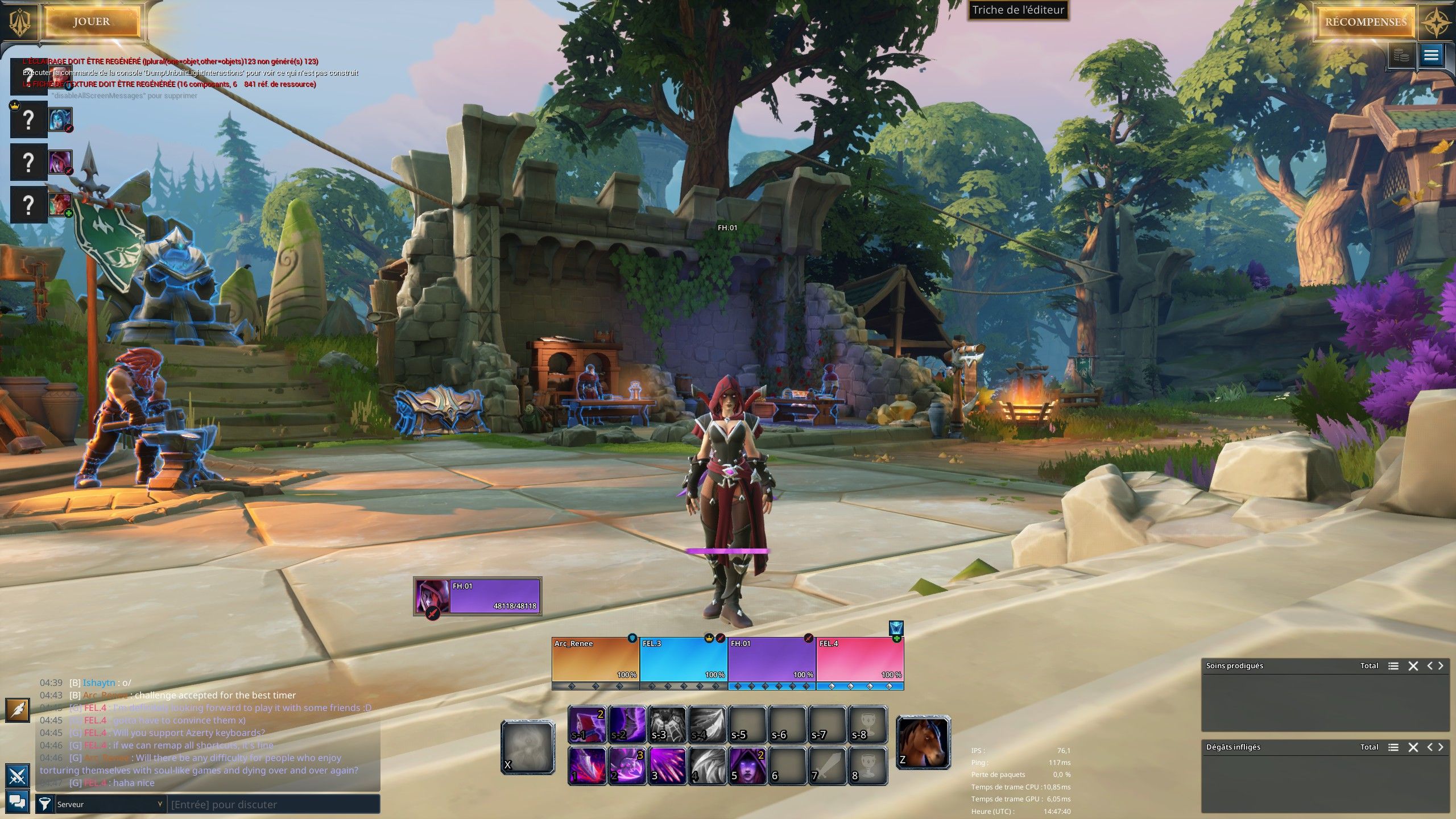Viewport: 1456px width, 819px height.
Task: Select FEL.3's blue party frame
Action: (x=684, y=659)
